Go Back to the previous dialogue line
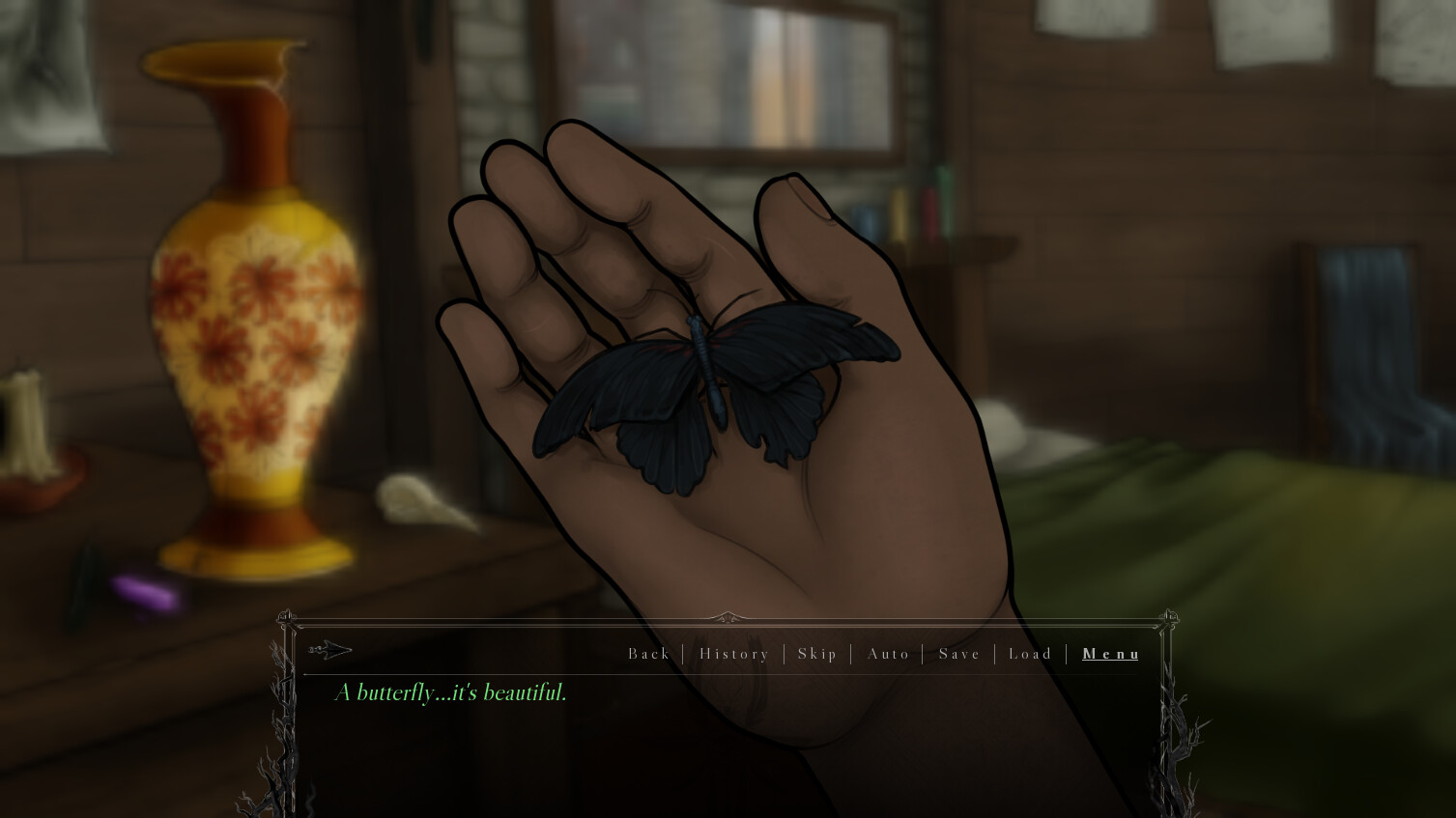The image size is (1456, 818). [x=648, y=654]
